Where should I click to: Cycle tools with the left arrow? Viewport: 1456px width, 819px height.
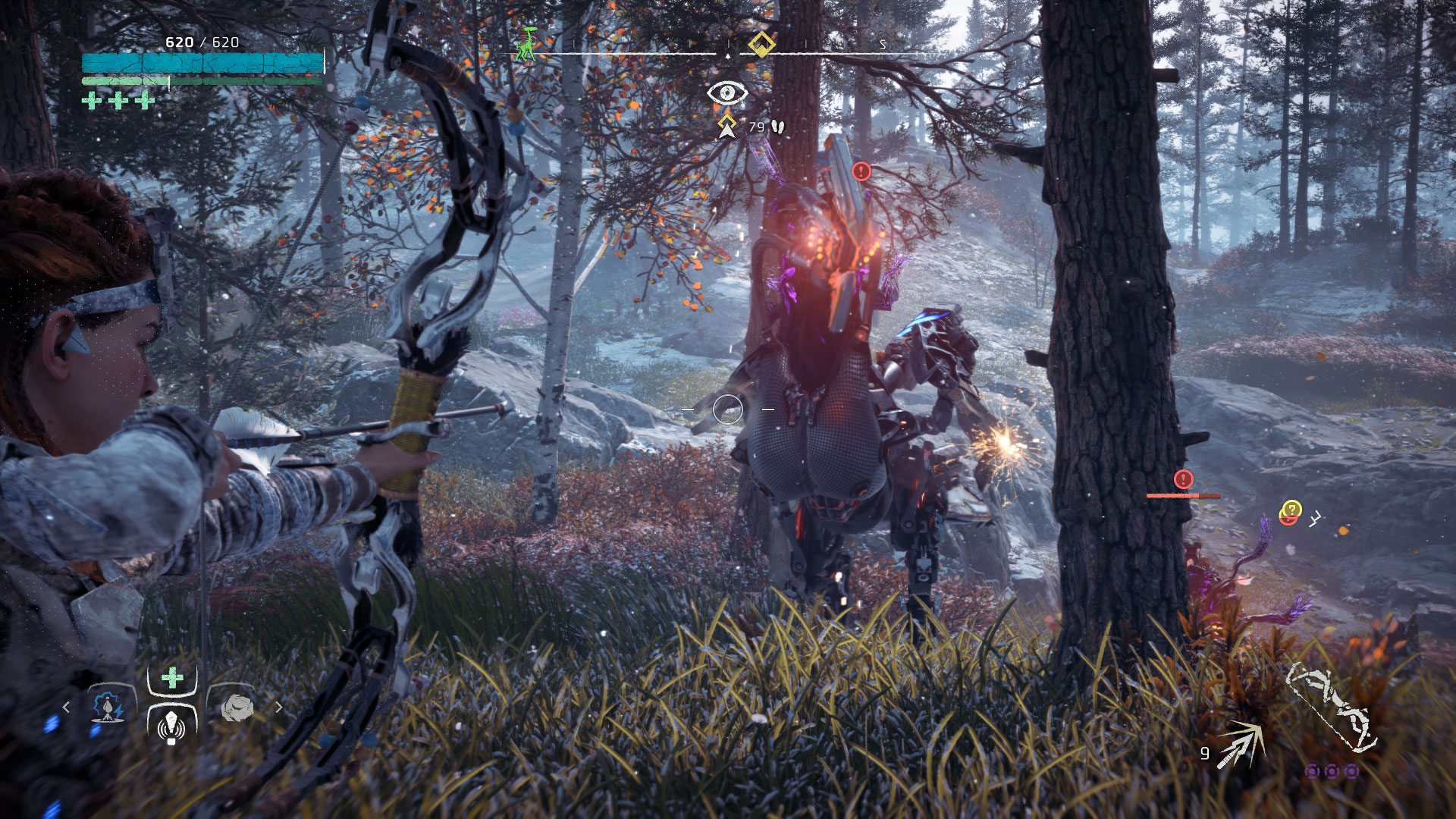point(67,707)
